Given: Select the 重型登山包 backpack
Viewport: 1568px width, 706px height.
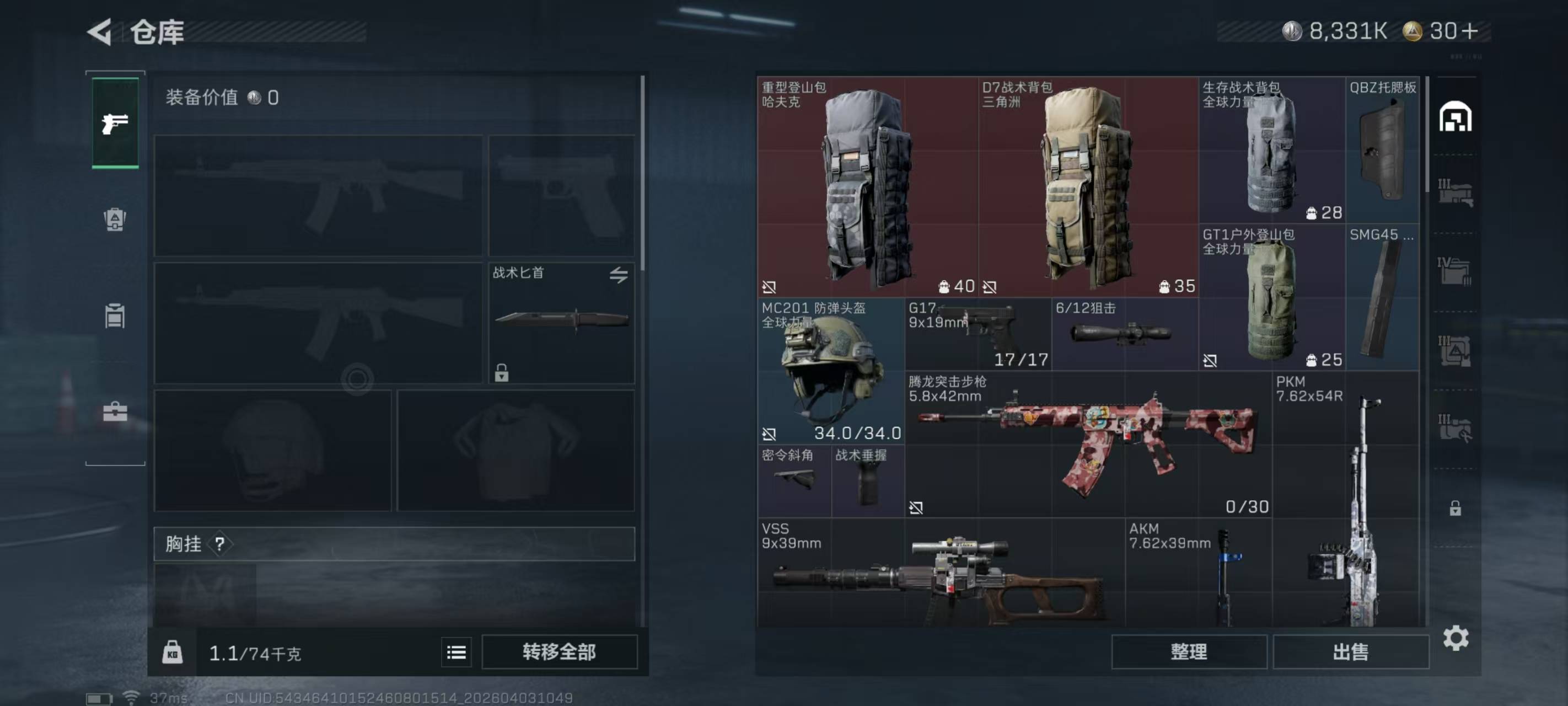Looking at the screenshot, I should pyautogui.click(x=867, y=186).
